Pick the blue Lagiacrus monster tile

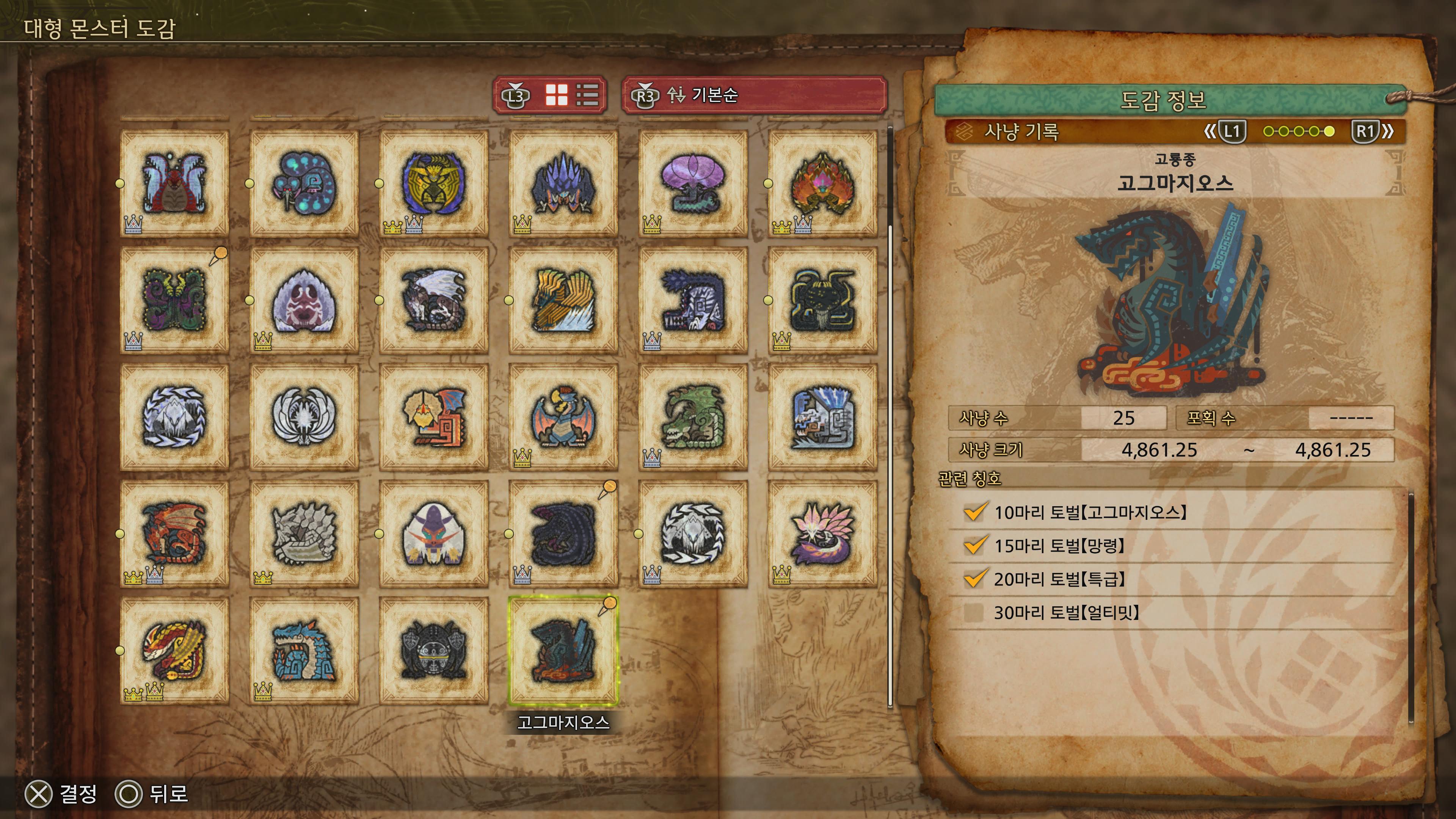(x=304, y=650)
